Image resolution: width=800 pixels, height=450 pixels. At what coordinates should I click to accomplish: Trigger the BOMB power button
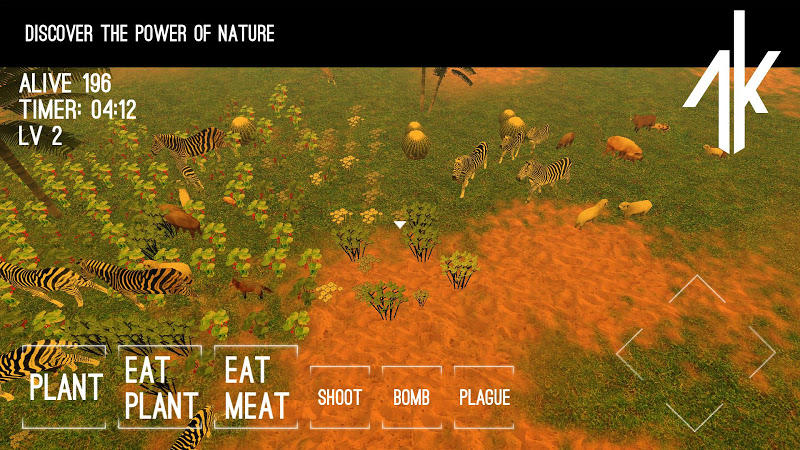412,397
